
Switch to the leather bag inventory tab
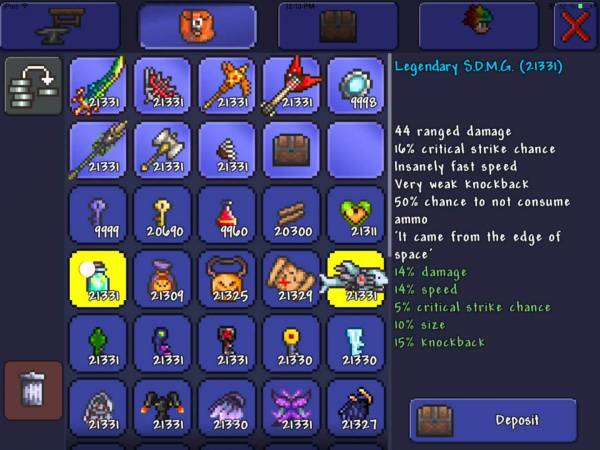pos(198,26)
